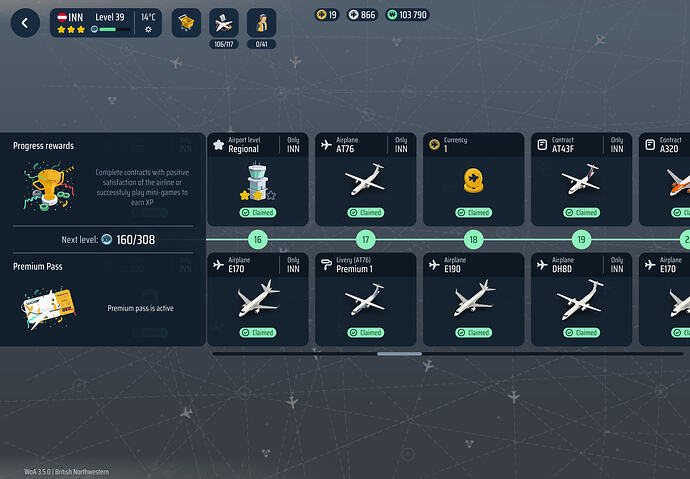Open the airplane fleet icon showing 106/117
This screenshot has height=479, width=690.
pos(224,23)
